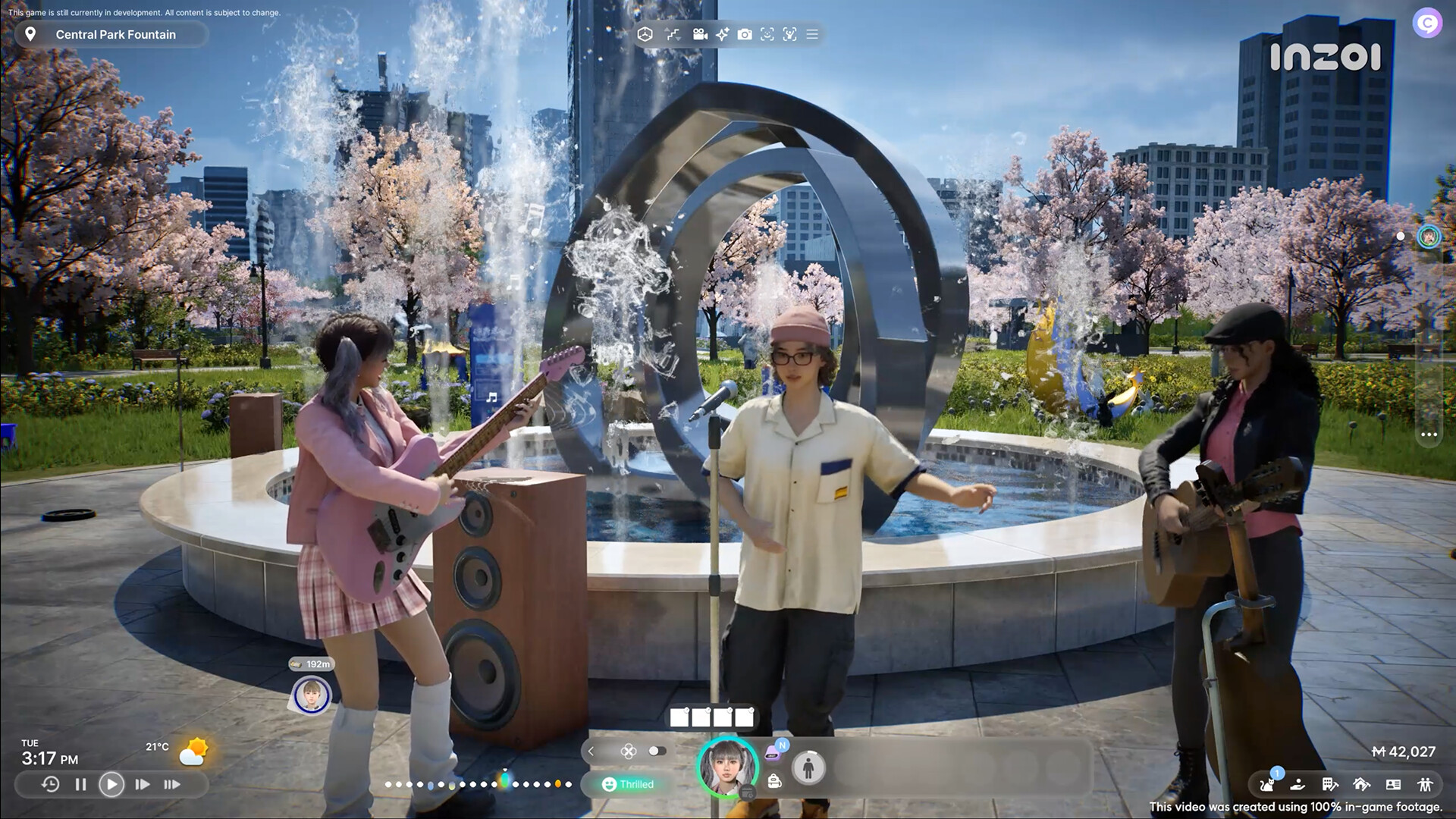Image resolution: width=1456 pixels, height=819 pixels.
Task: Click the N notification badge on the portrait
Action: tap(783, 746)
